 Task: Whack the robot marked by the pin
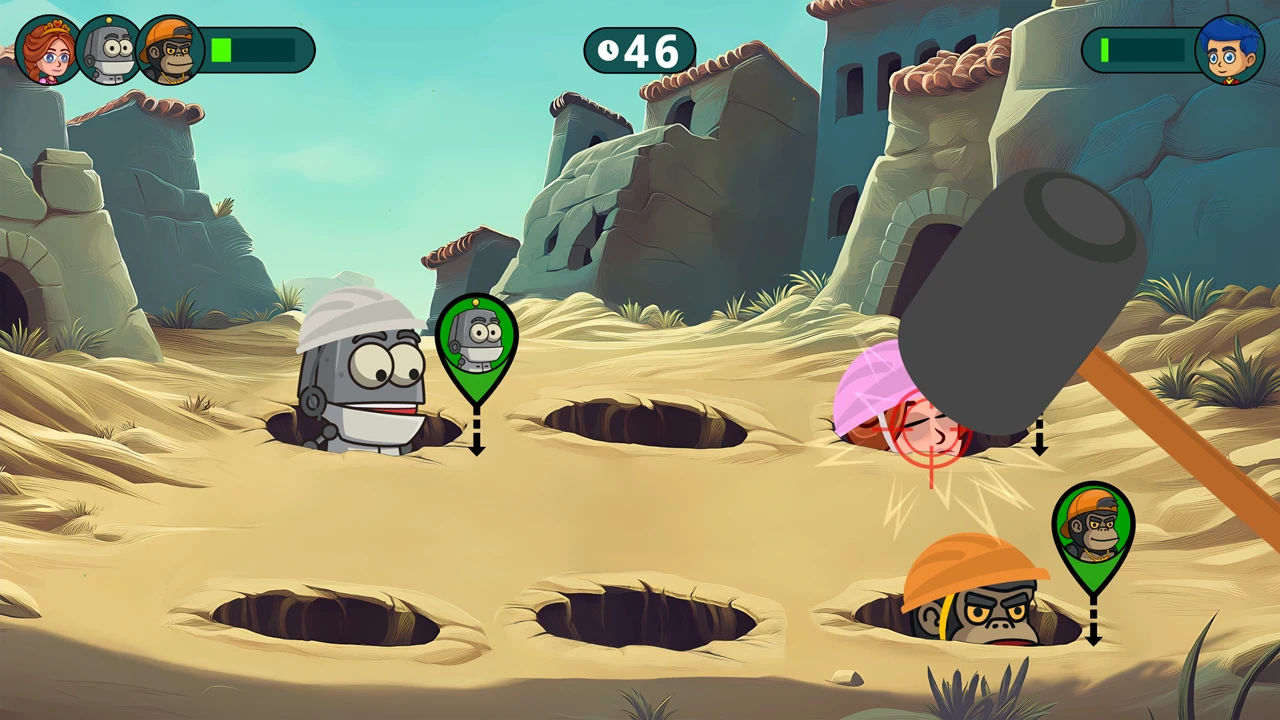tap(362, 380)
